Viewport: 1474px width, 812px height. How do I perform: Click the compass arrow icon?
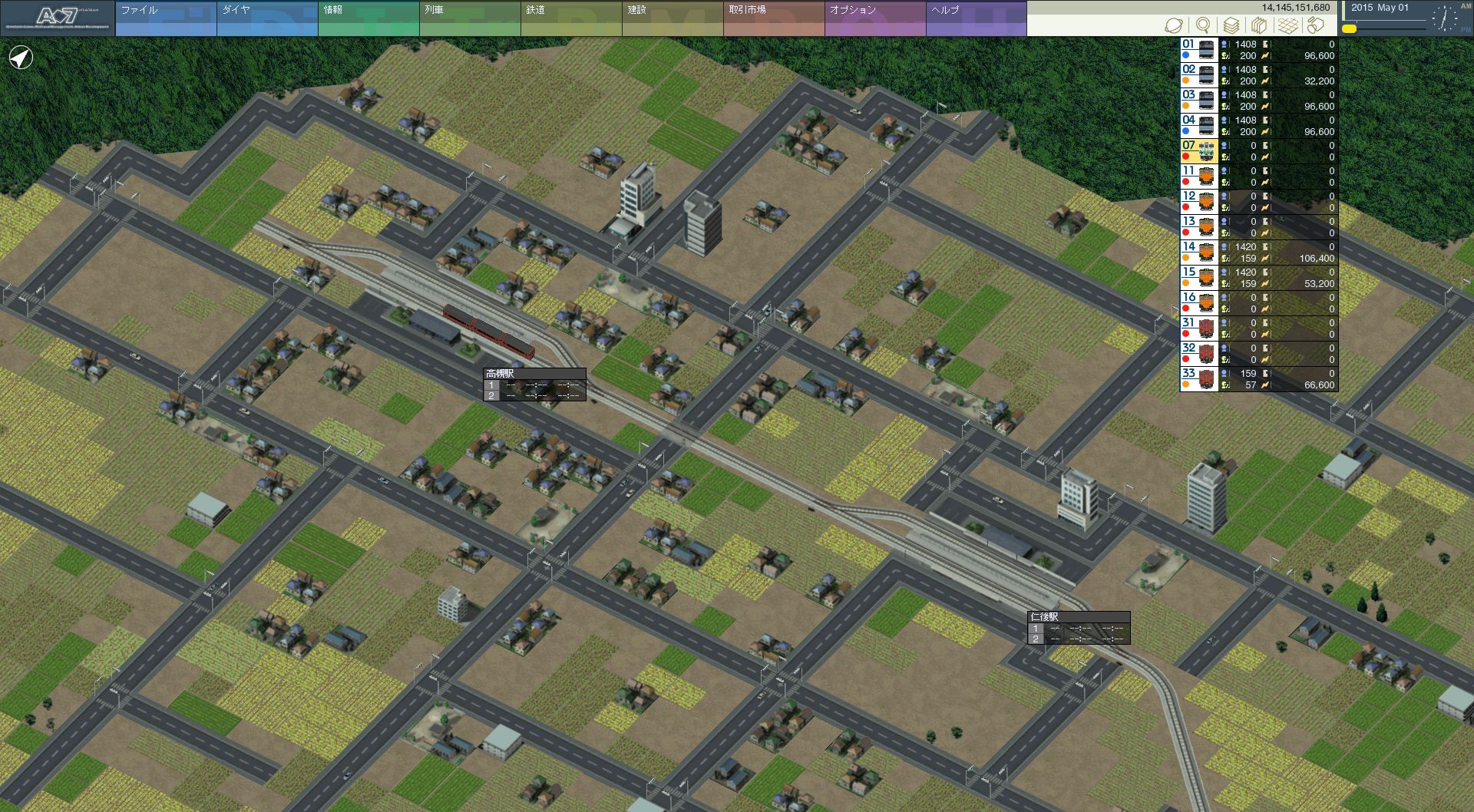[21, 58]
